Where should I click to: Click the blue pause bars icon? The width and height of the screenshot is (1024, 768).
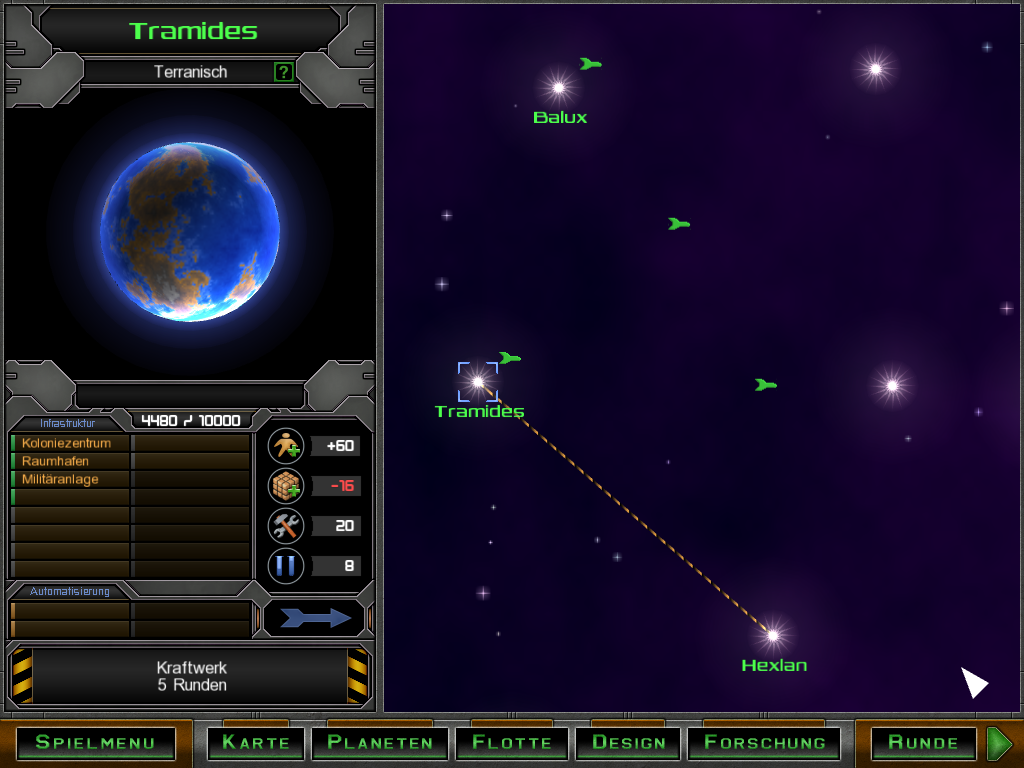tap(286, 566)
